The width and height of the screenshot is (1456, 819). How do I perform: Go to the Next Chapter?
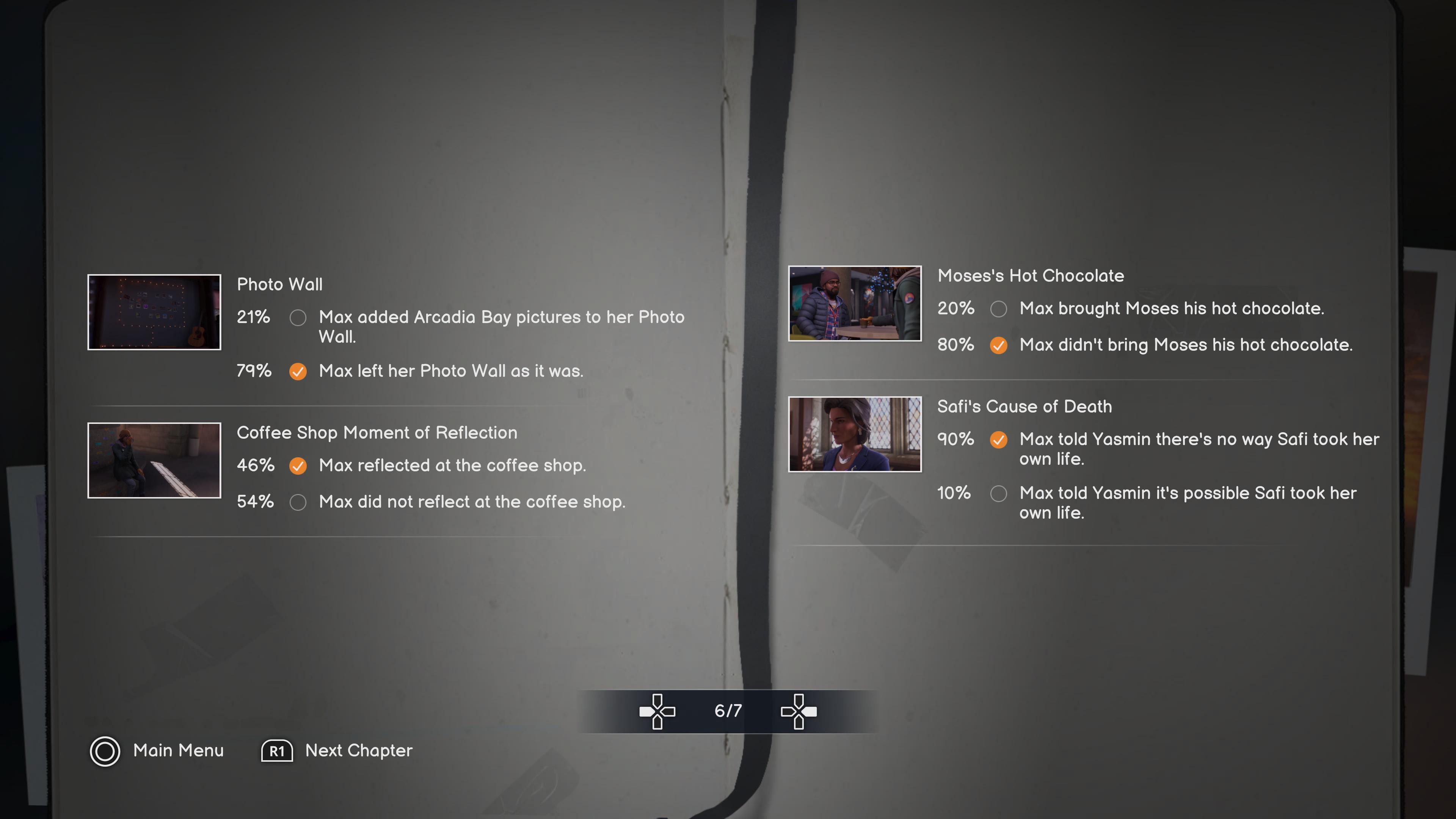click(337, 751)
